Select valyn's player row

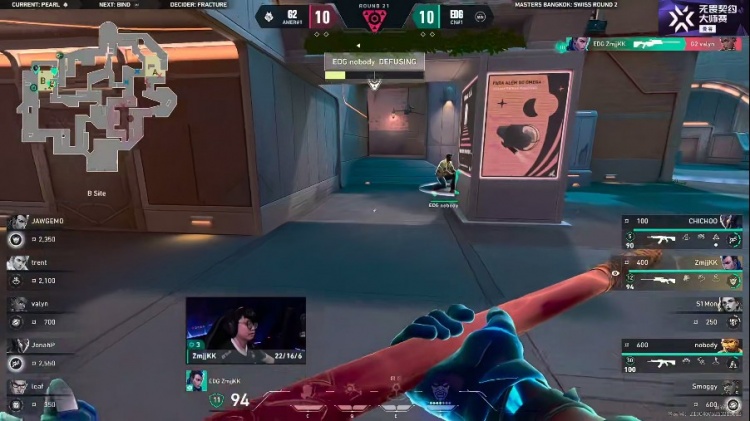pos(40,312)
